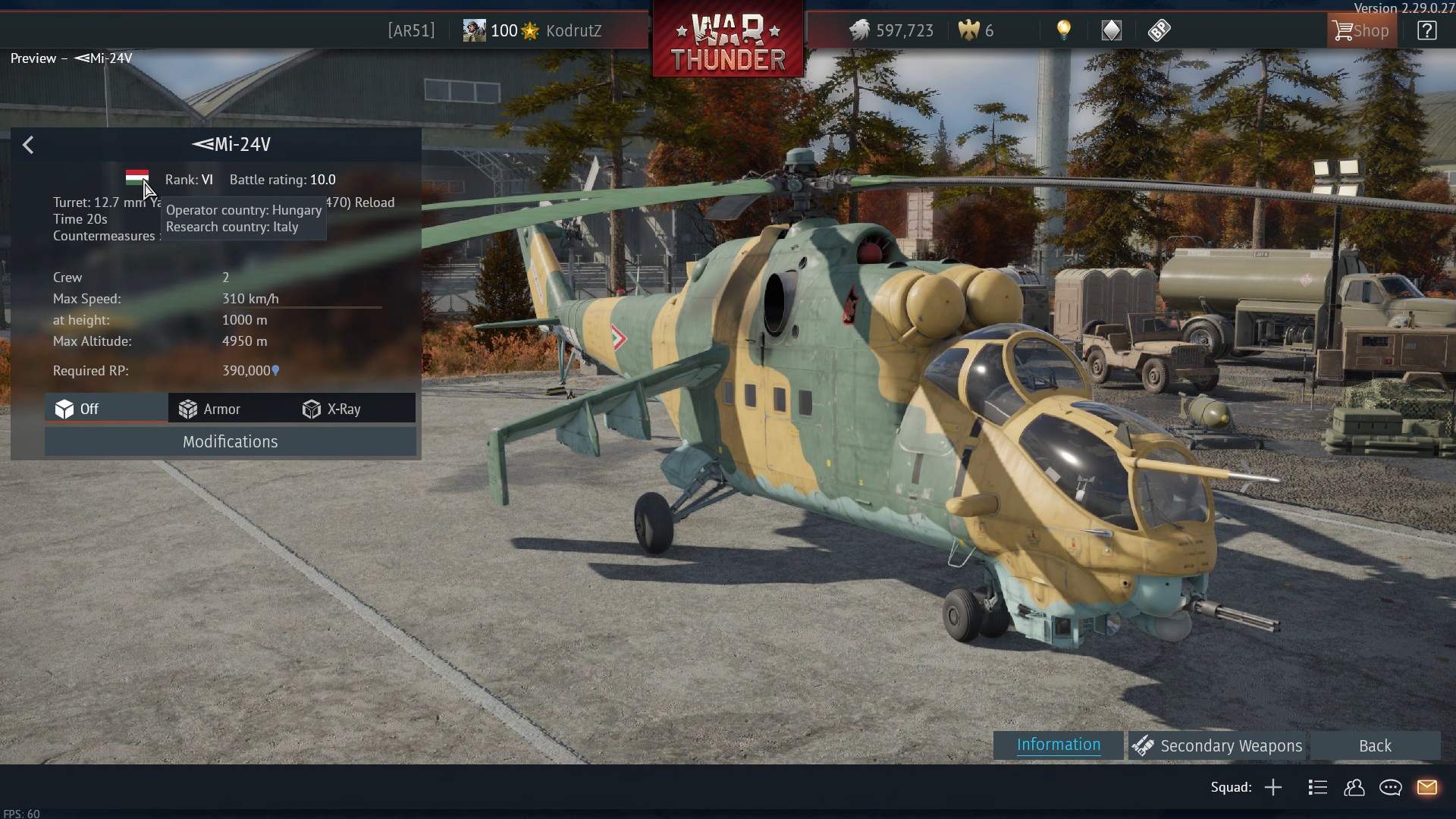Click the Golden Eagles balance
The height and width of the screenshot is (819, 1456).
[x=976, y=31]
